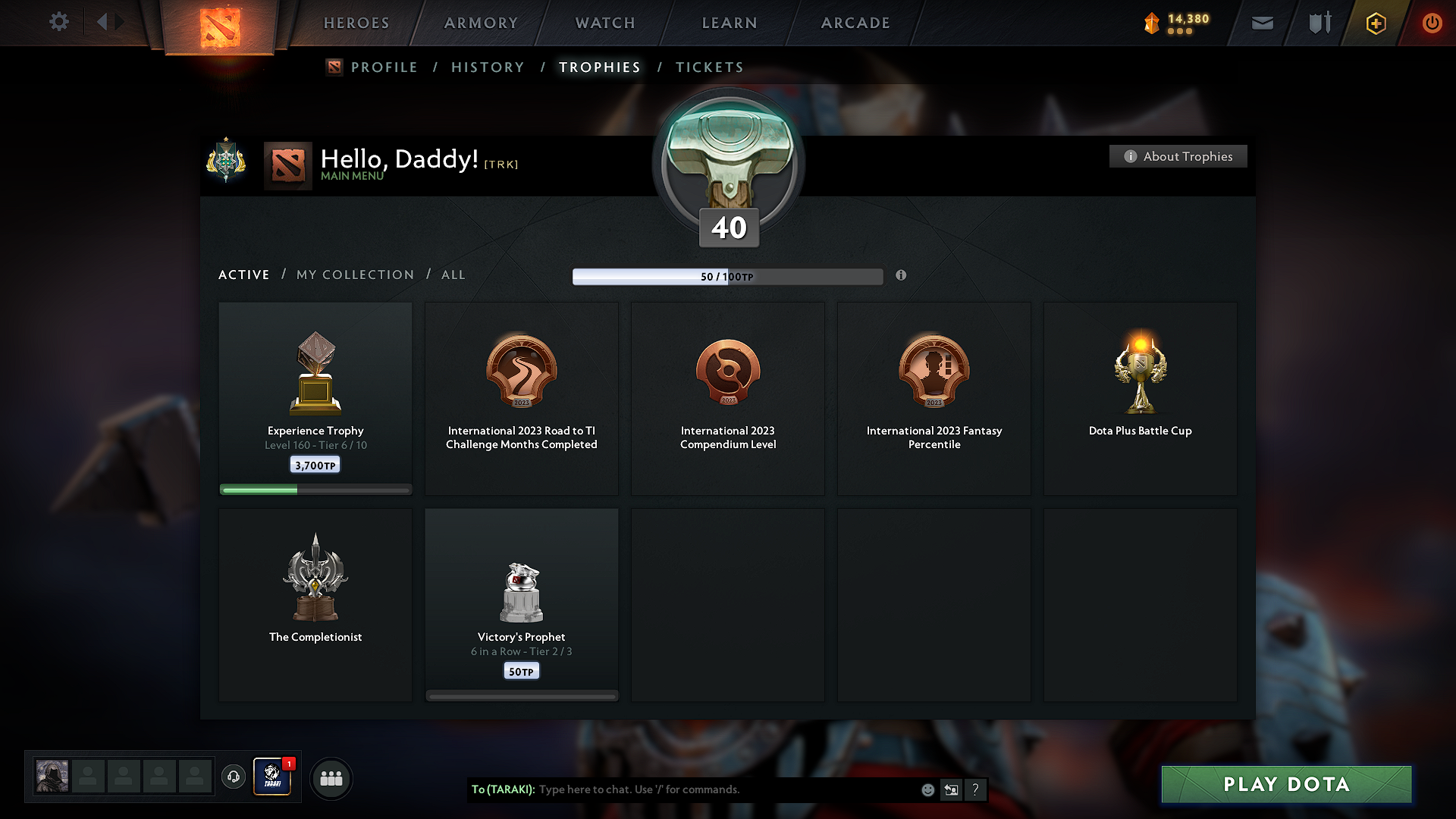This screenshot has width=1456, height=819.
Task: Click the trophy info circle icon
Action: 902,276
